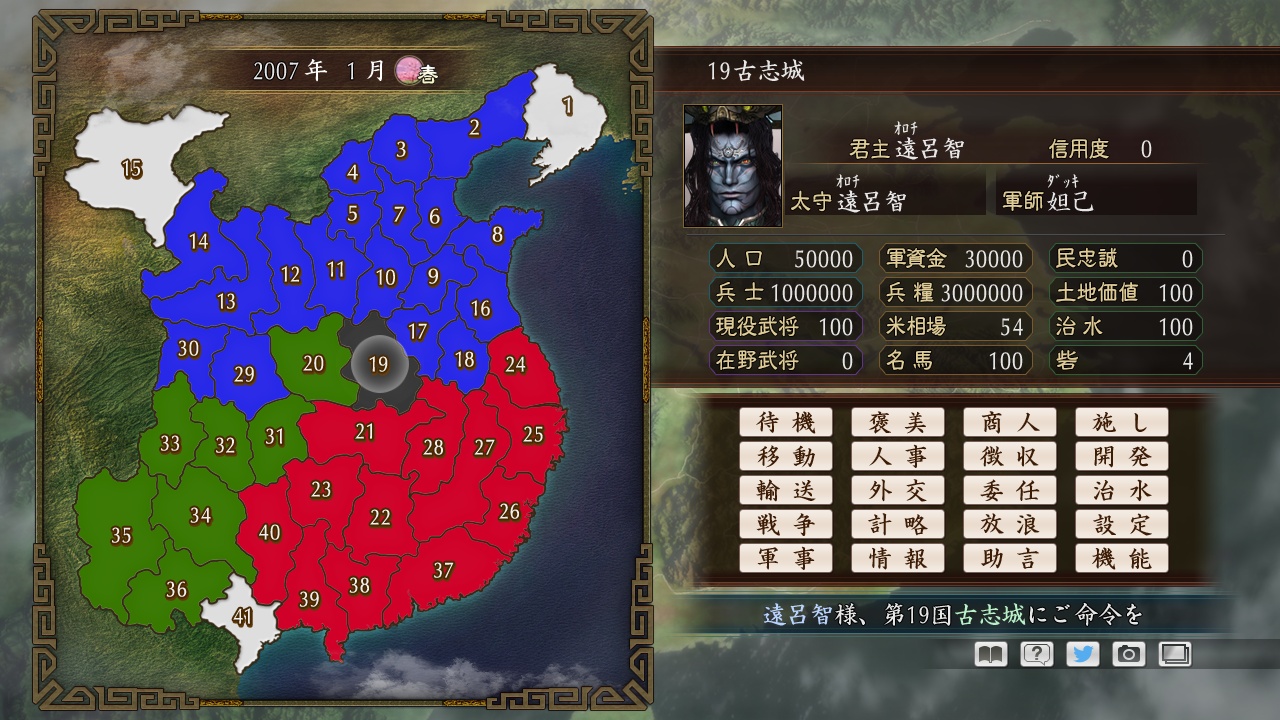
Task: Select the 計略 (Strategy) command
Action: (x=898, y=524)
